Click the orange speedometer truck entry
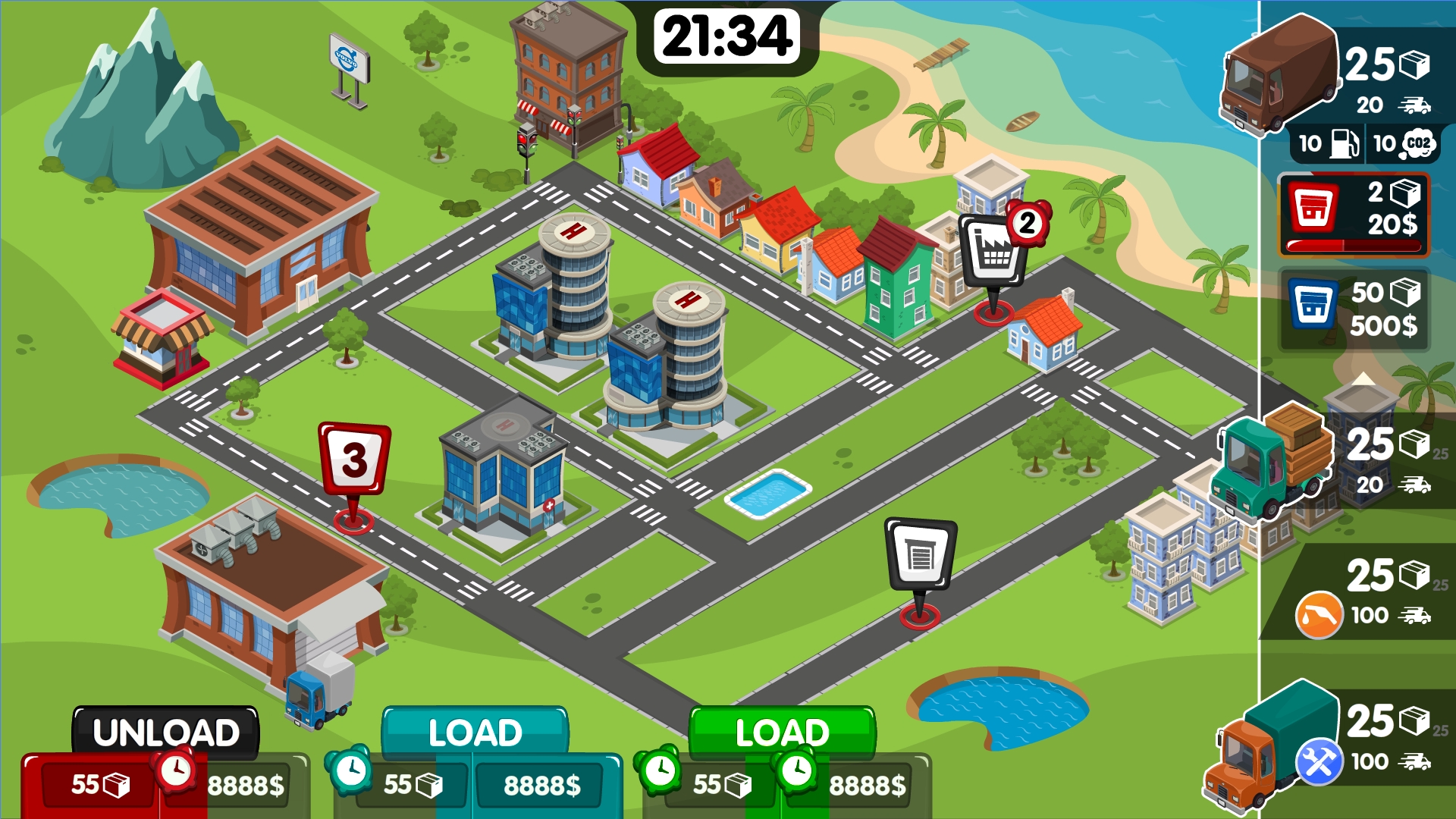 [1357, 595]
